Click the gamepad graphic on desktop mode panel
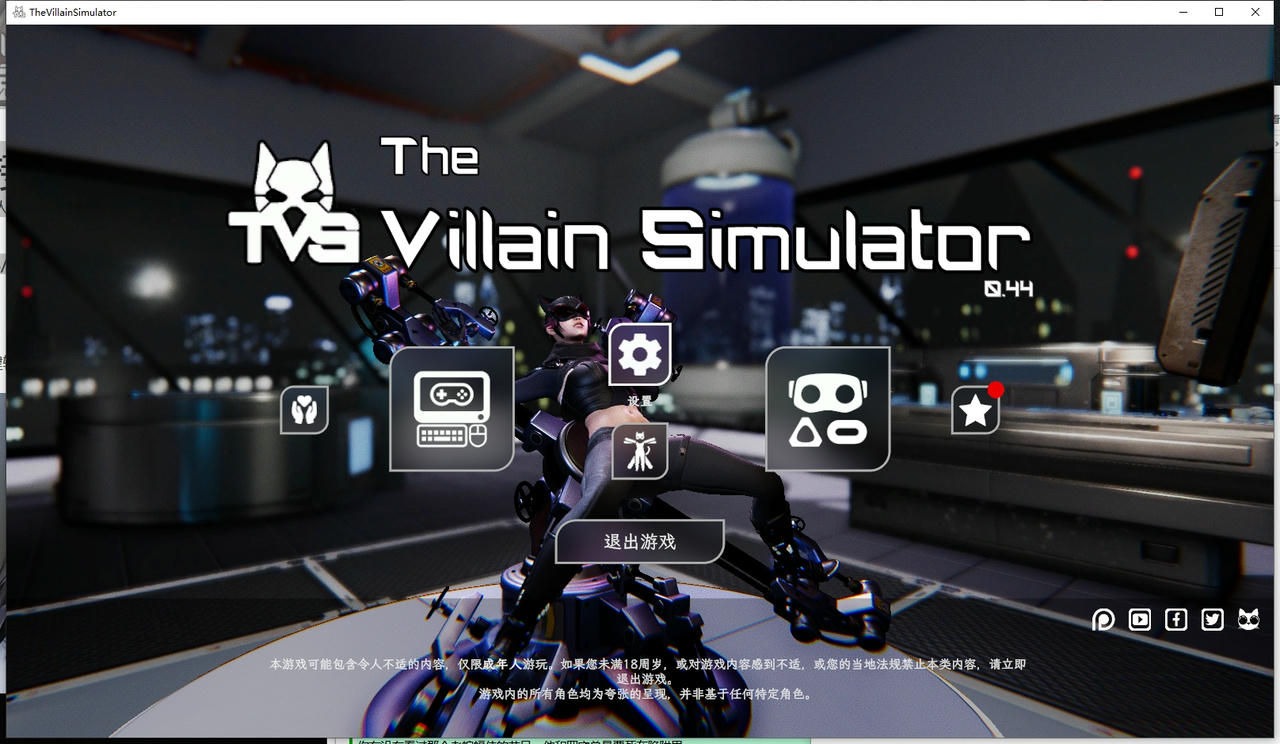Image resolution: width=1280 pixels, height=744 pixels. pos(450,392)
